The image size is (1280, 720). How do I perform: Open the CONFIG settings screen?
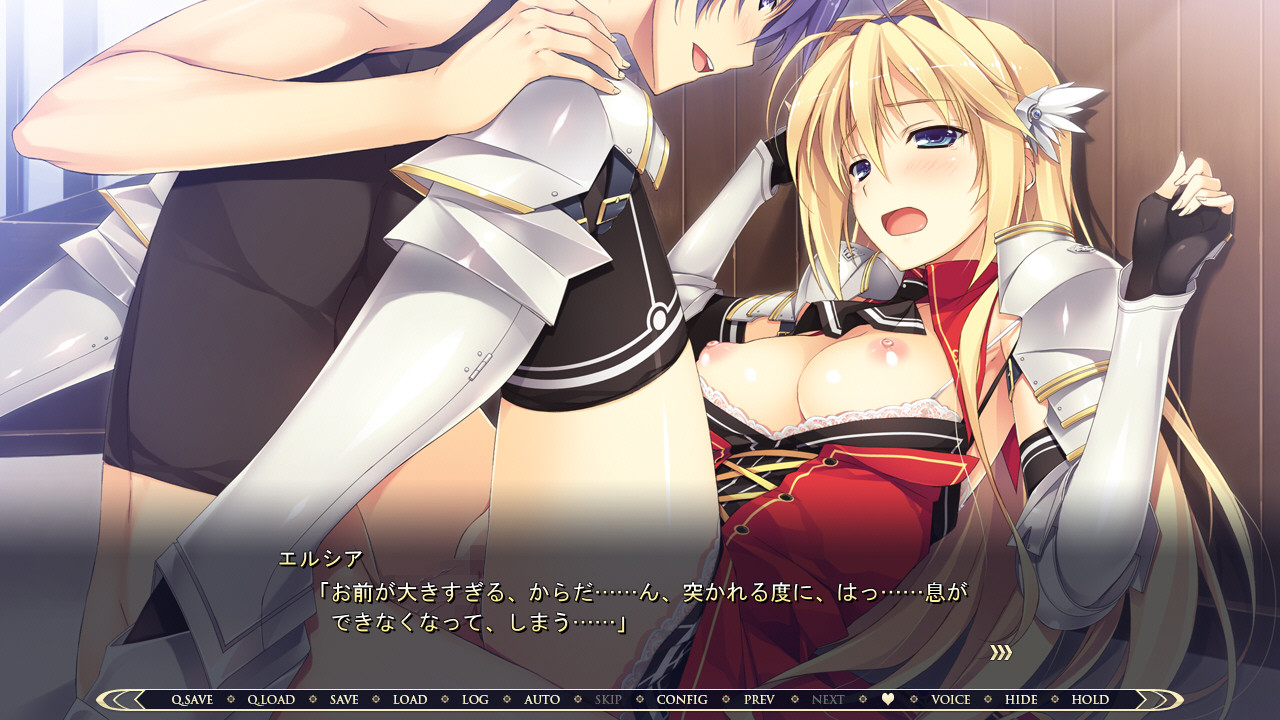tap(681, 699)
